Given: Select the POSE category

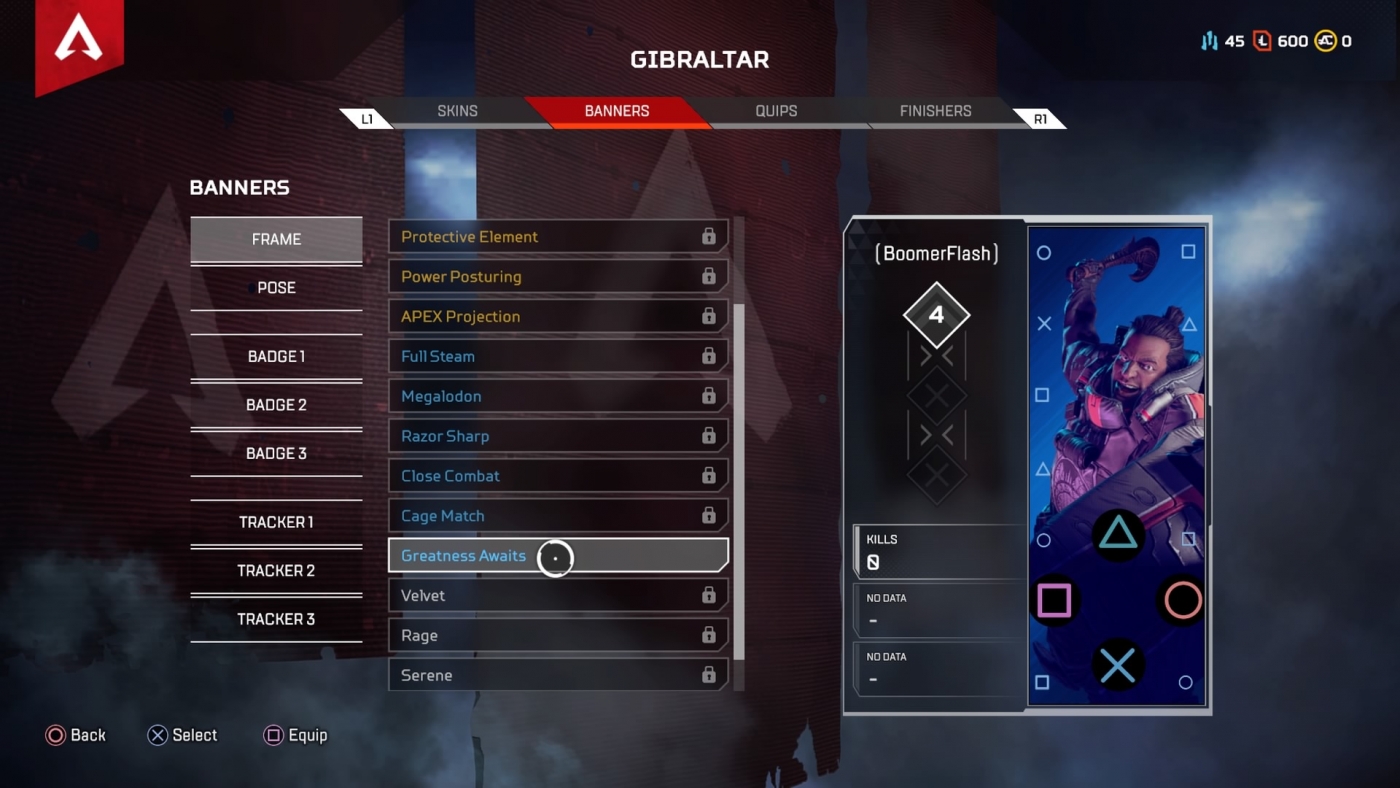Looking at the screenshot, I should tap(276, 287).
